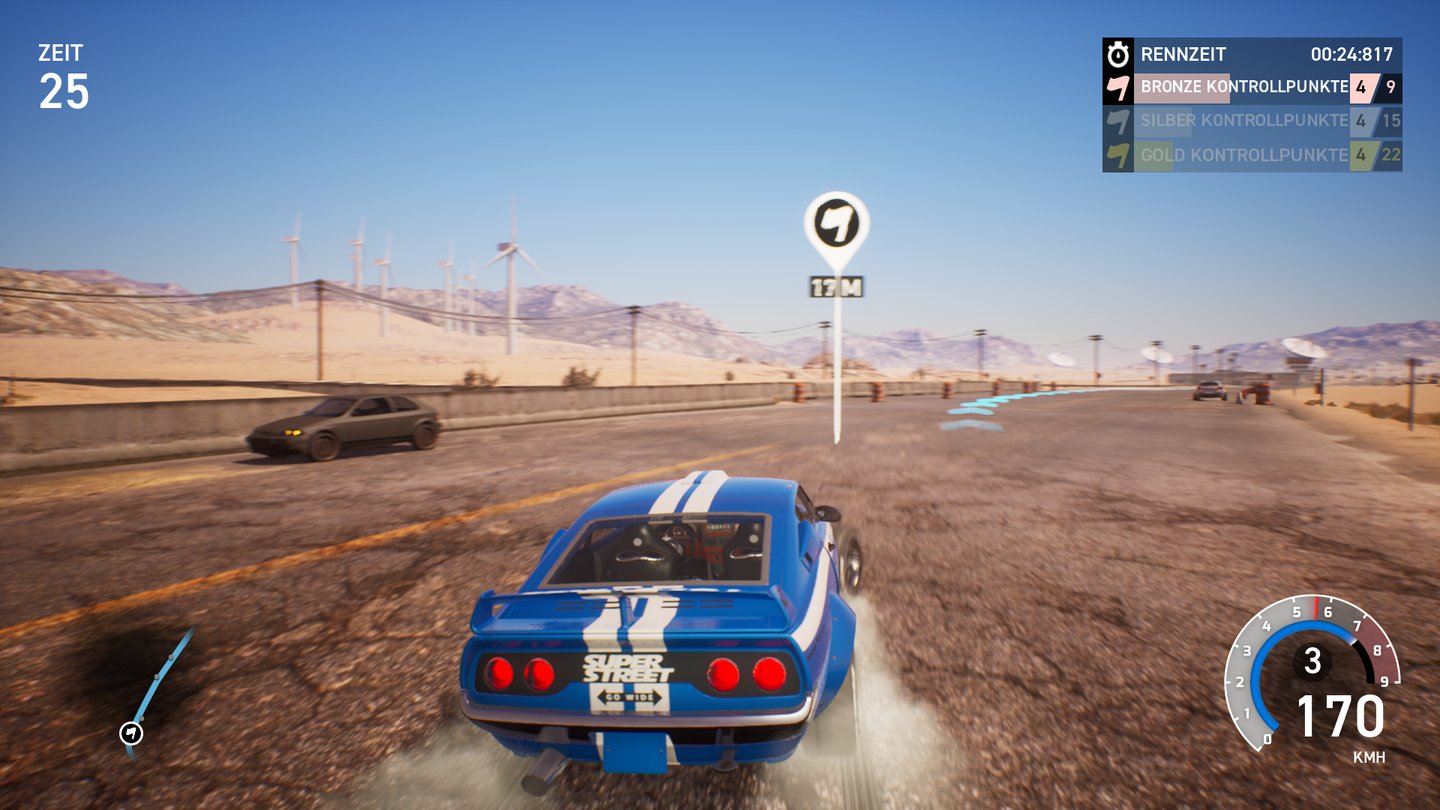
Task: Select the Bronze Kontrollpunkte objective row
Action: click(1250, 87)
